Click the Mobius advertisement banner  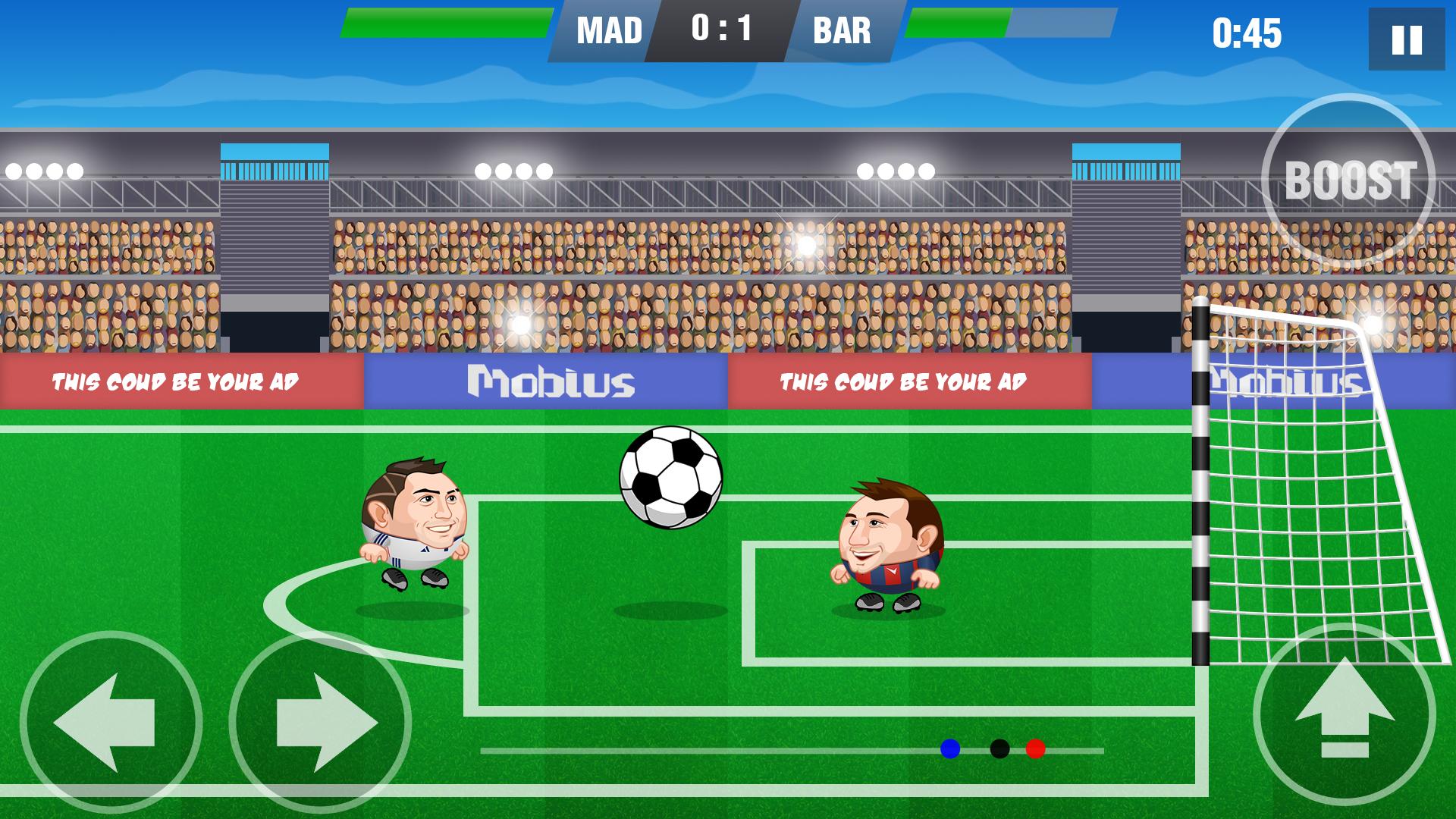point(550,383)
